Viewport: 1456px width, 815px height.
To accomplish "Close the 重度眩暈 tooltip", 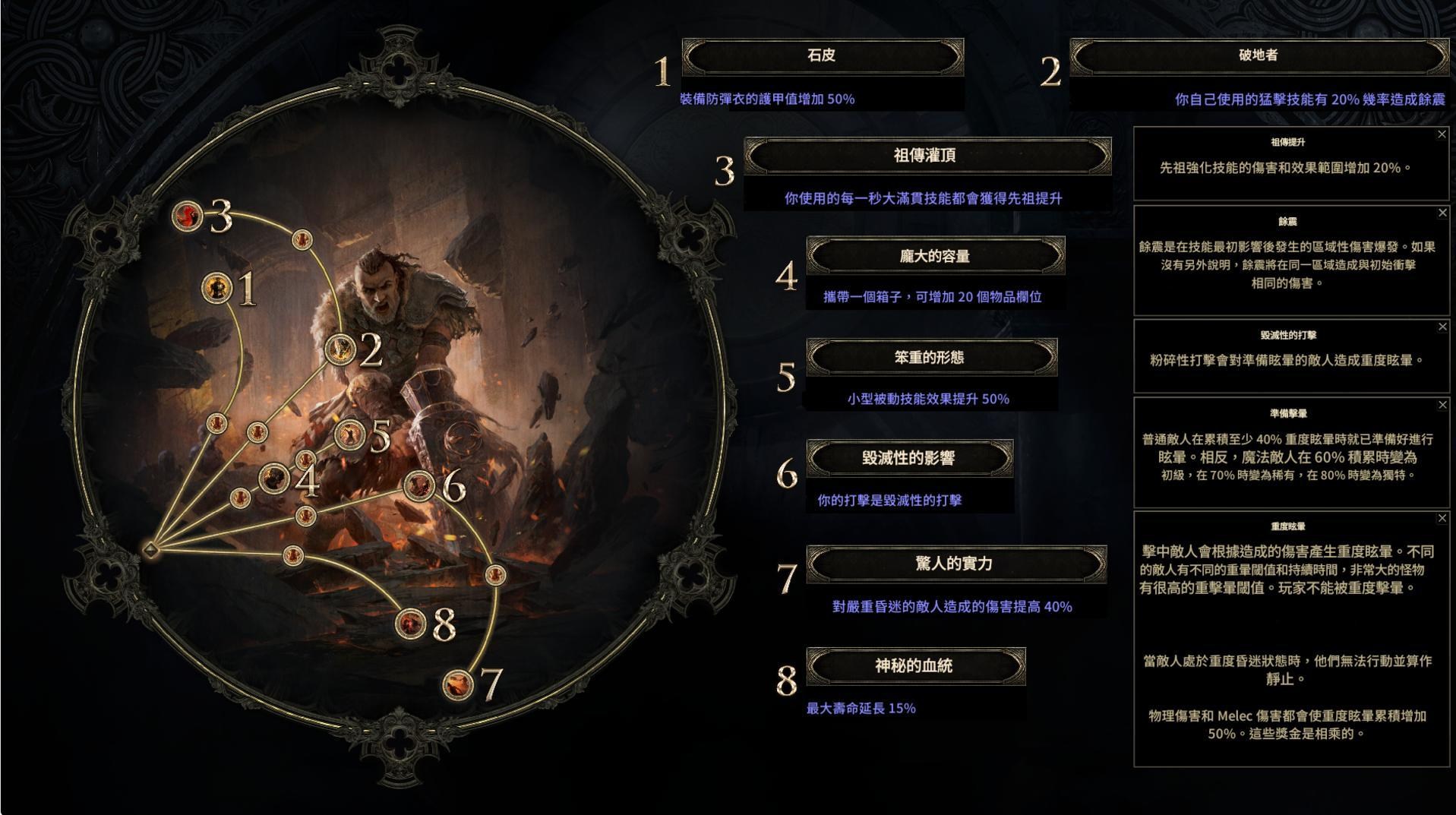I will (1442, 518).
